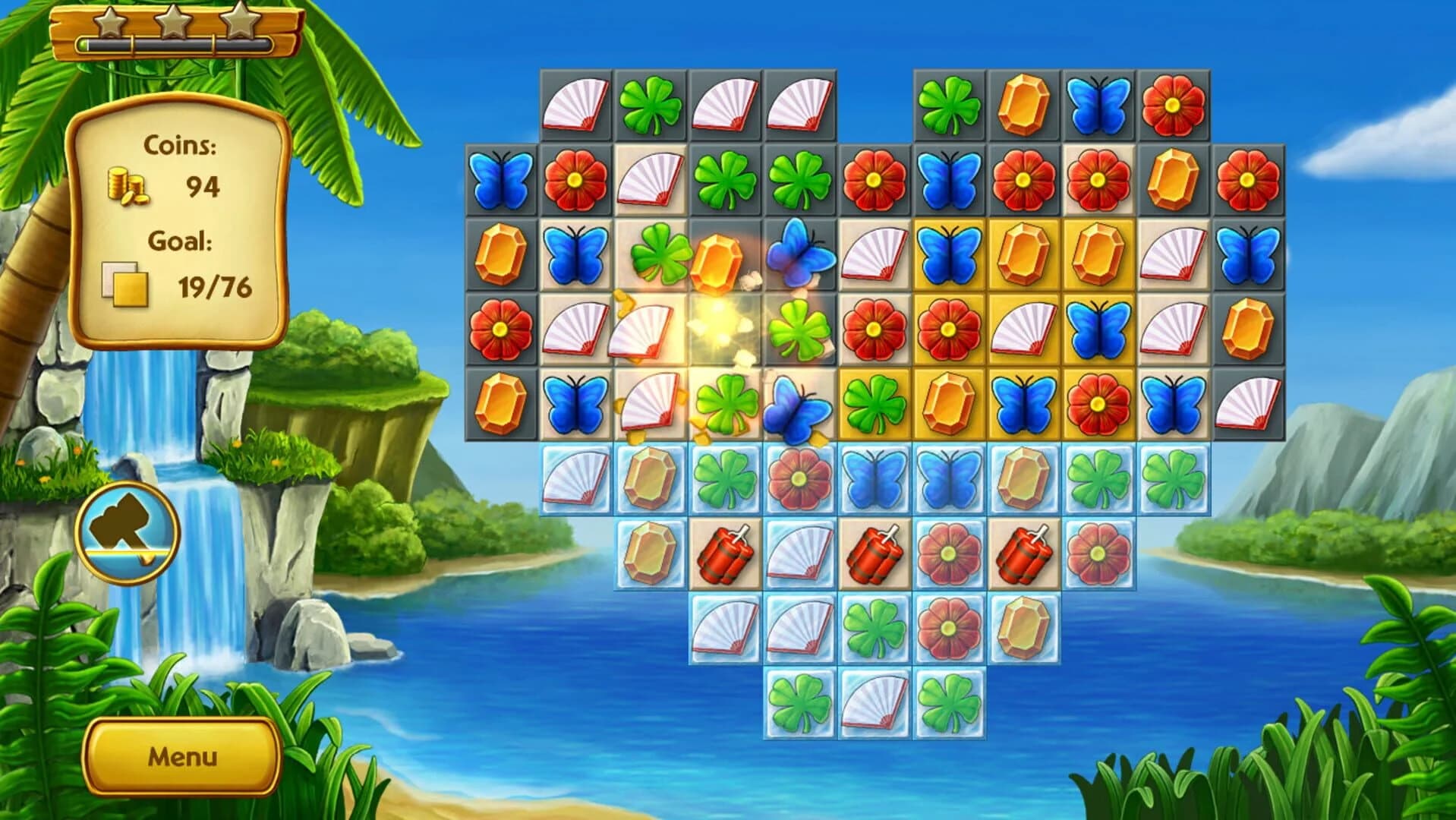Activate the hammer power-up
Image resolution: width=1456 pixels, height=820 pixels.
(128, 533)
